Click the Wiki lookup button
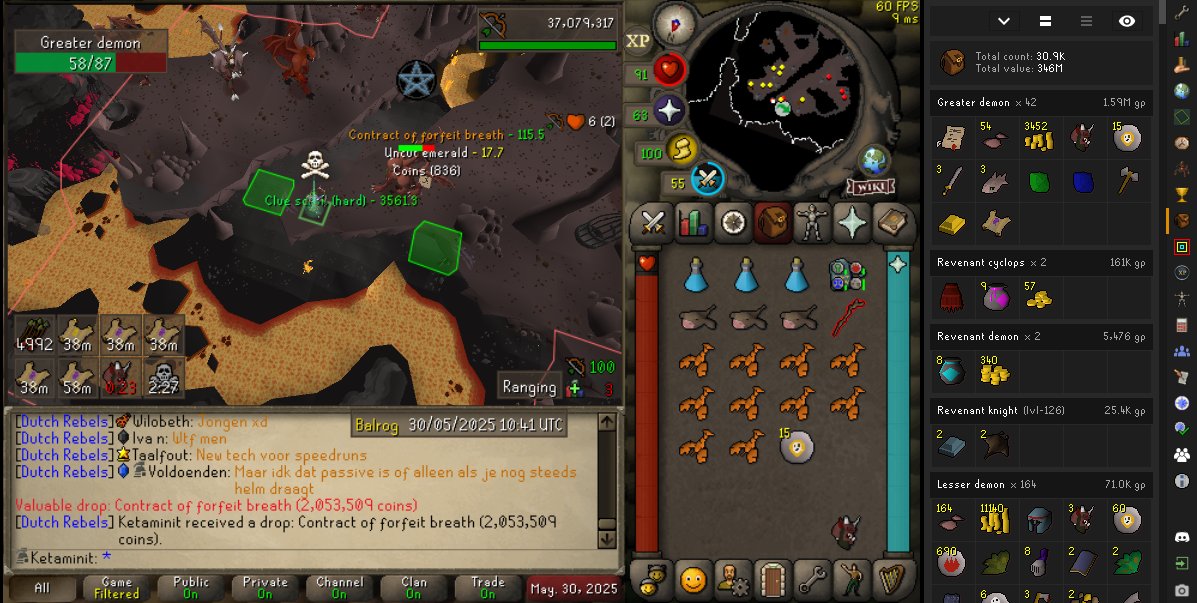The height and width of the screenshot is (603, 1197). pos(871,187)
